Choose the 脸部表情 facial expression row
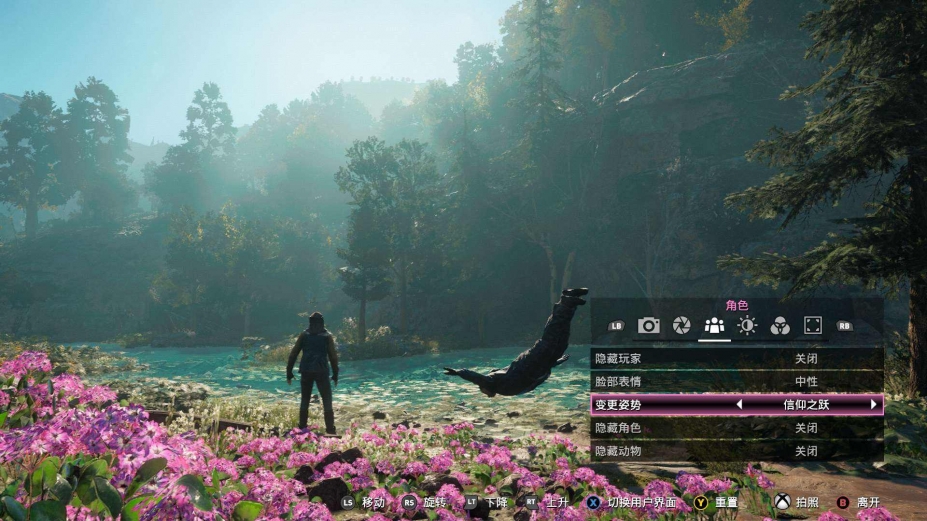Image resolution: width=927 pixels, height=521 pixels. click(x=737, y=381)
